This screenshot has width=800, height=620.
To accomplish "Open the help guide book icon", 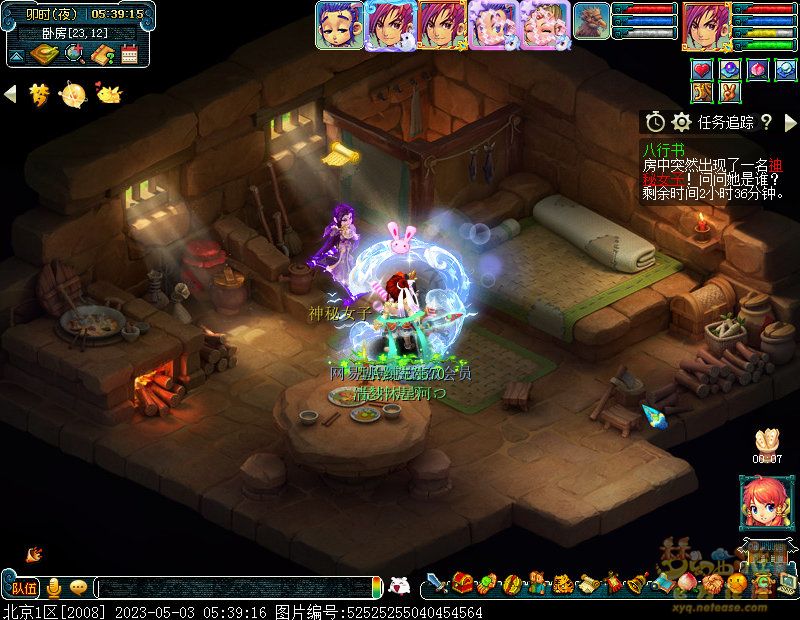I will pos(100,55).
